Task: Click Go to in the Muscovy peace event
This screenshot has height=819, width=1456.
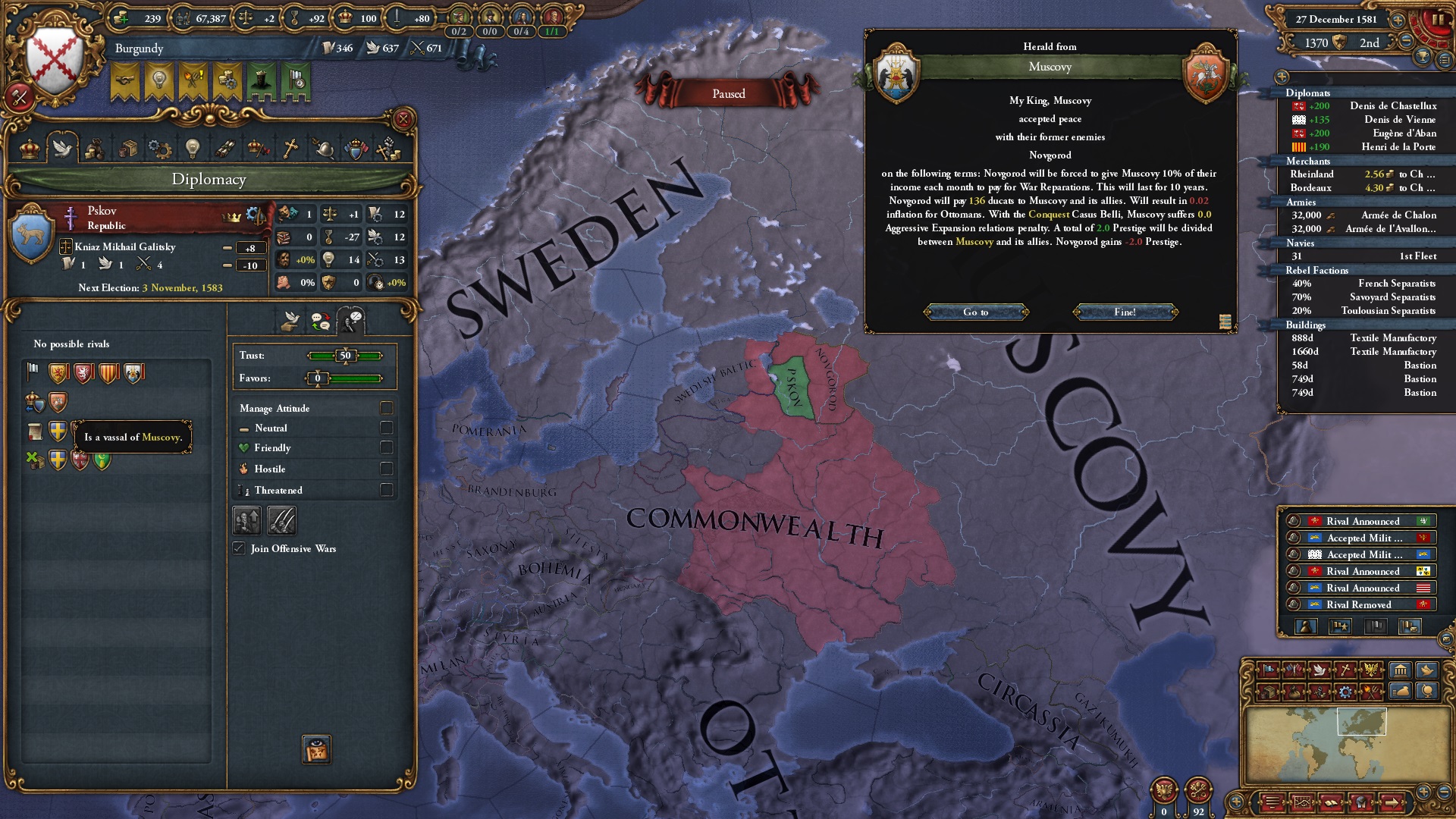Action: click(977, 312)
